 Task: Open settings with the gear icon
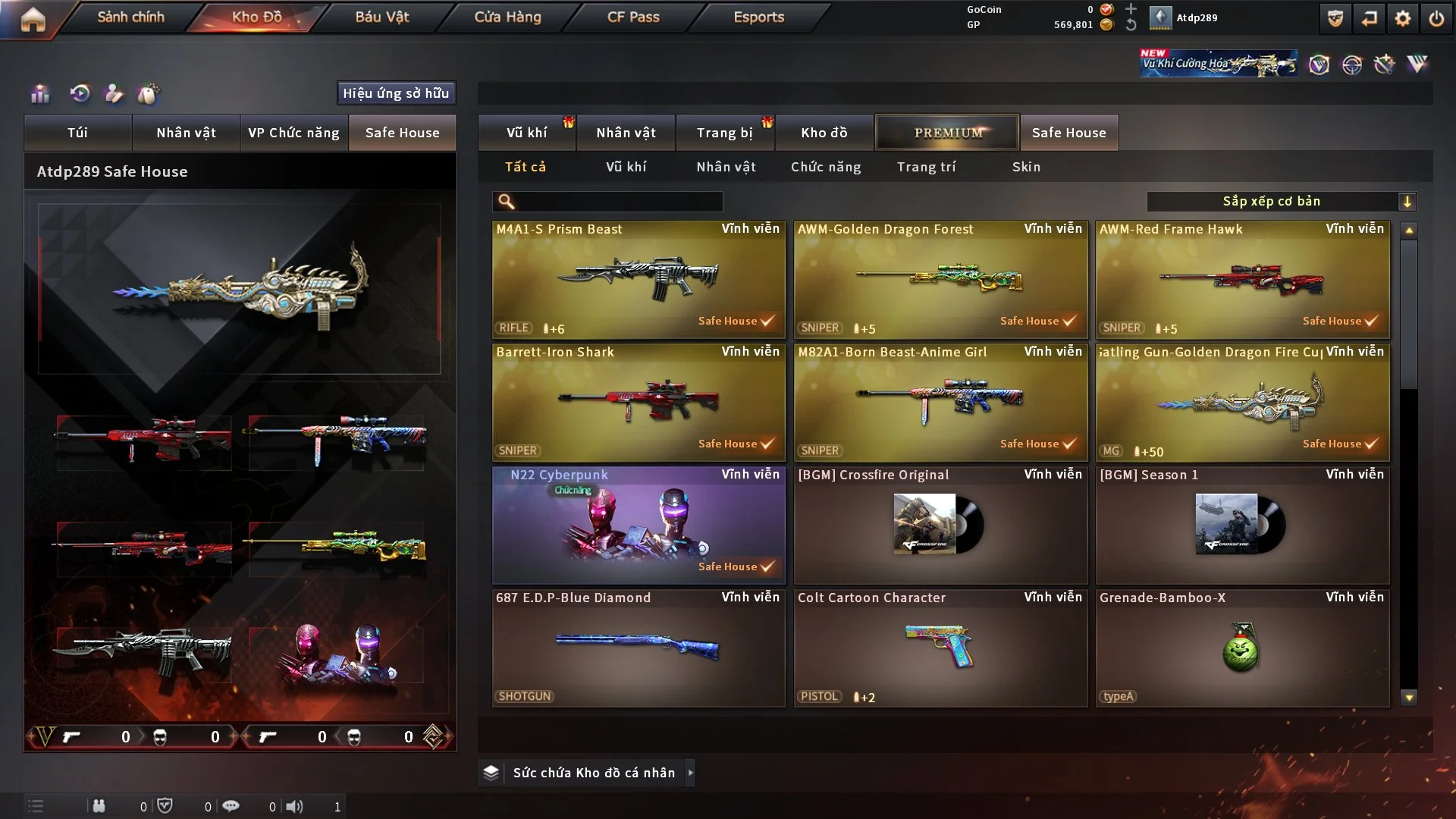(1402, 18)
